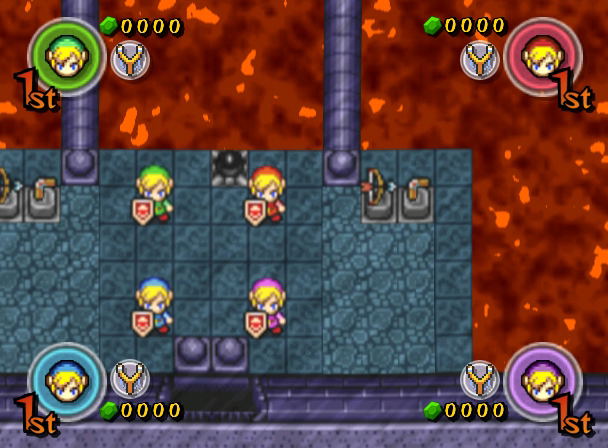Screen dimensions: 608x448
Task: Select the green Link player portrait
Action: tap(66, 57)
